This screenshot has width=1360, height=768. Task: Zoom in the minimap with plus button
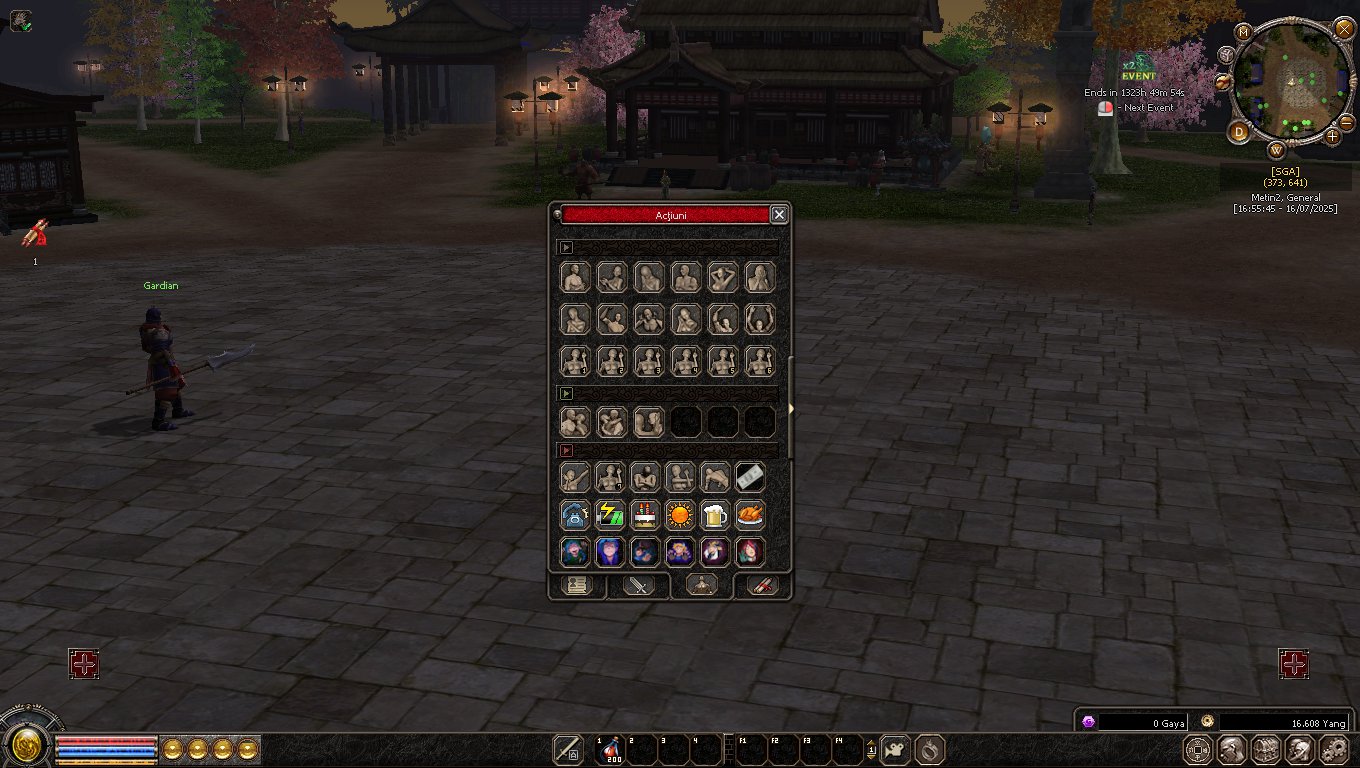(x=1333, y=135)
